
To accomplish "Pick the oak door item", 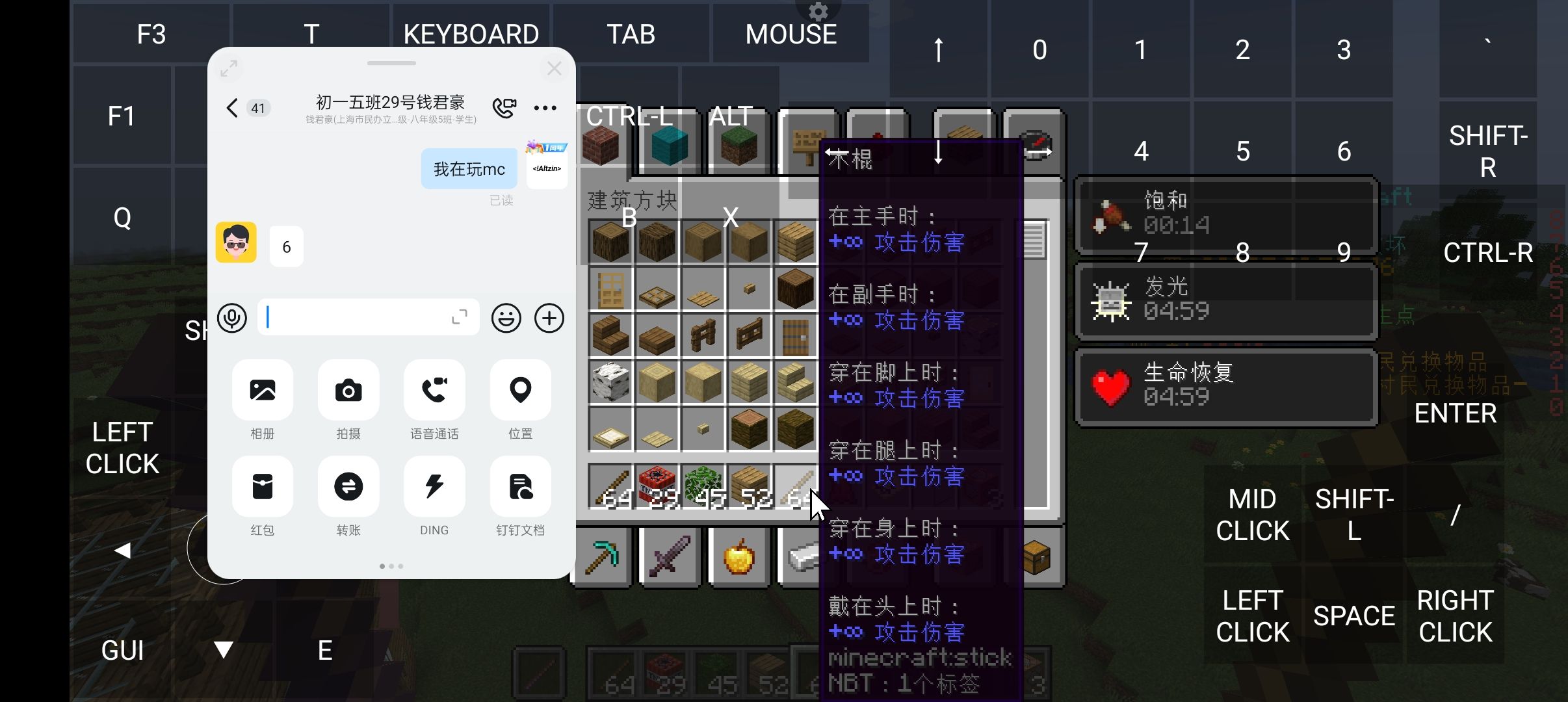I will pyautogui.click(x=610, y=289).
